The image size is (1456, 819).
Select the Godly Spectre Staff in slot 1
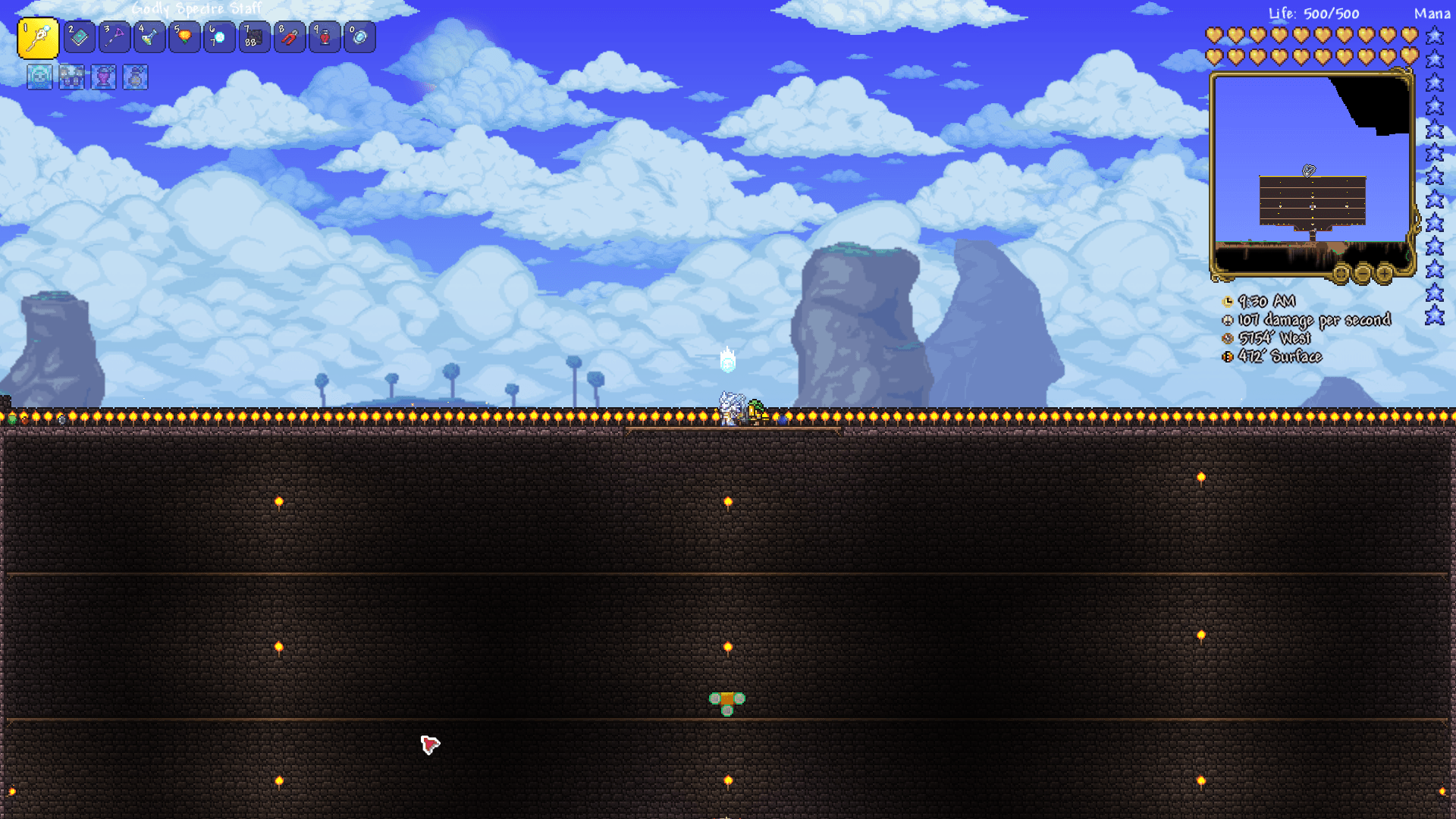click(x=40, y=36)
